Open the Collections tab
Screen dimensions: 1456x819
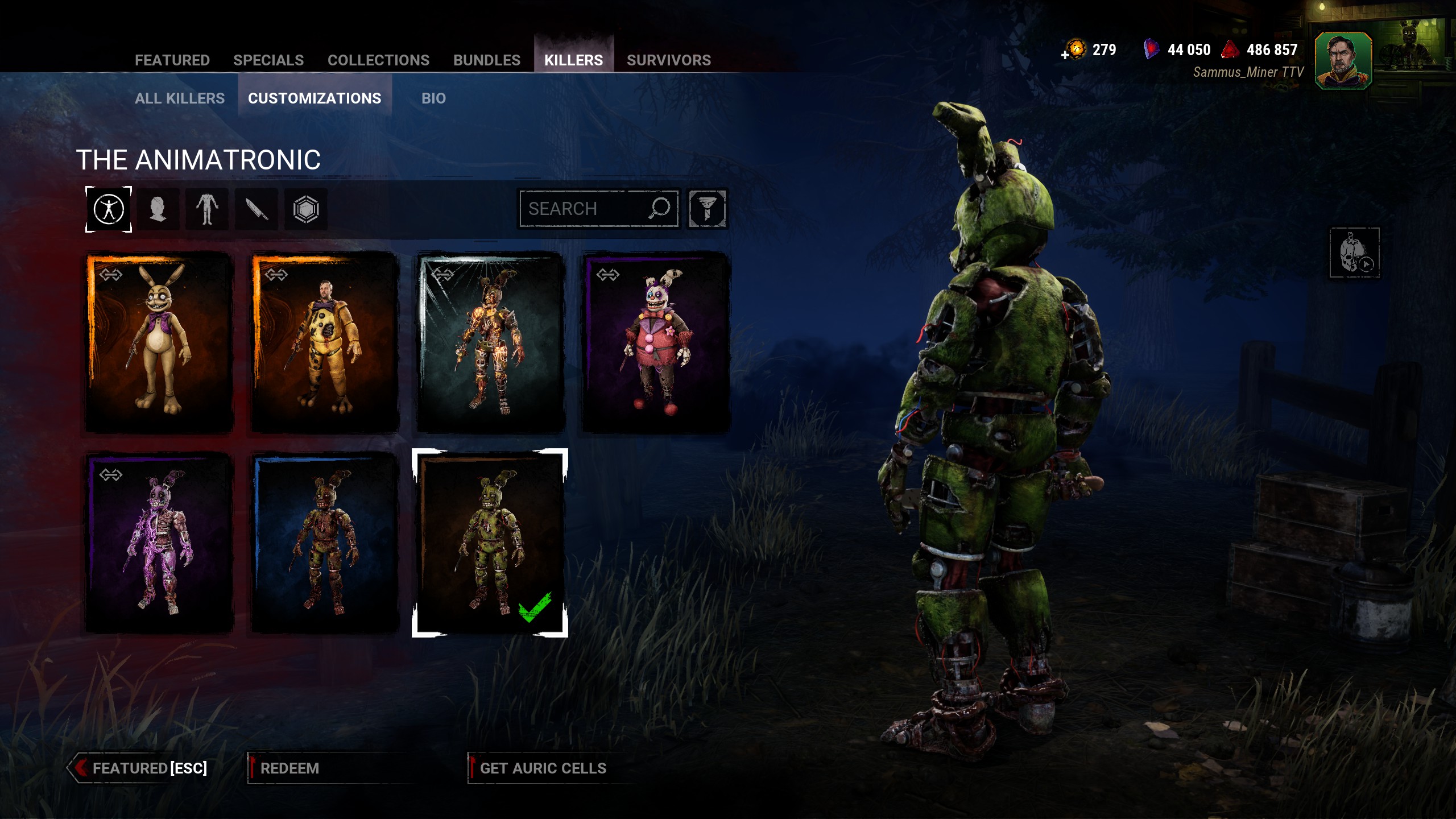pos(378,60)
